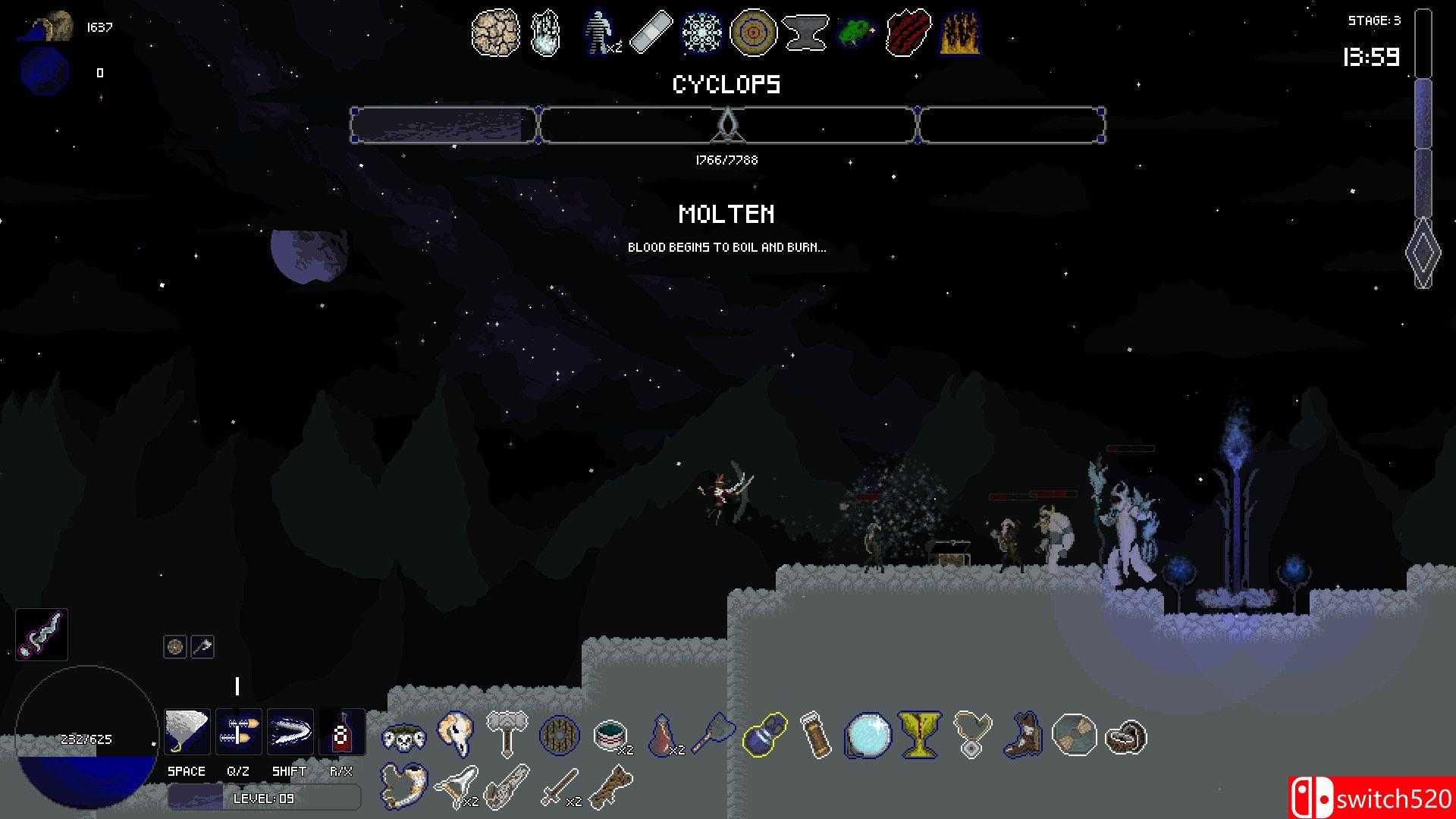1456x819 pixels.
Task: Select the snowflake status icon
Action: pos(701,33)
